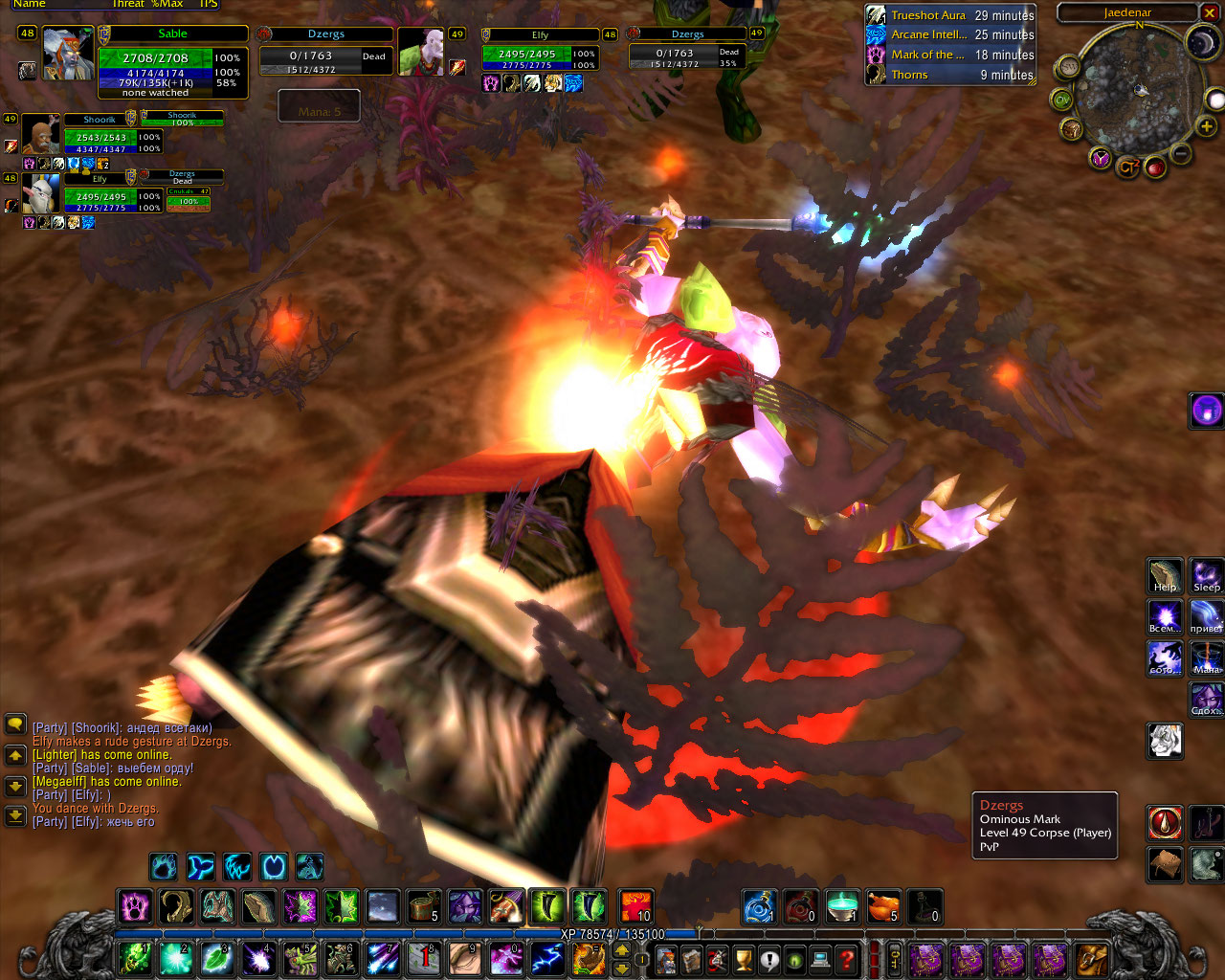Use the Мана macro button
This screenshot has width=1225, height=980.
[1206, 658]
